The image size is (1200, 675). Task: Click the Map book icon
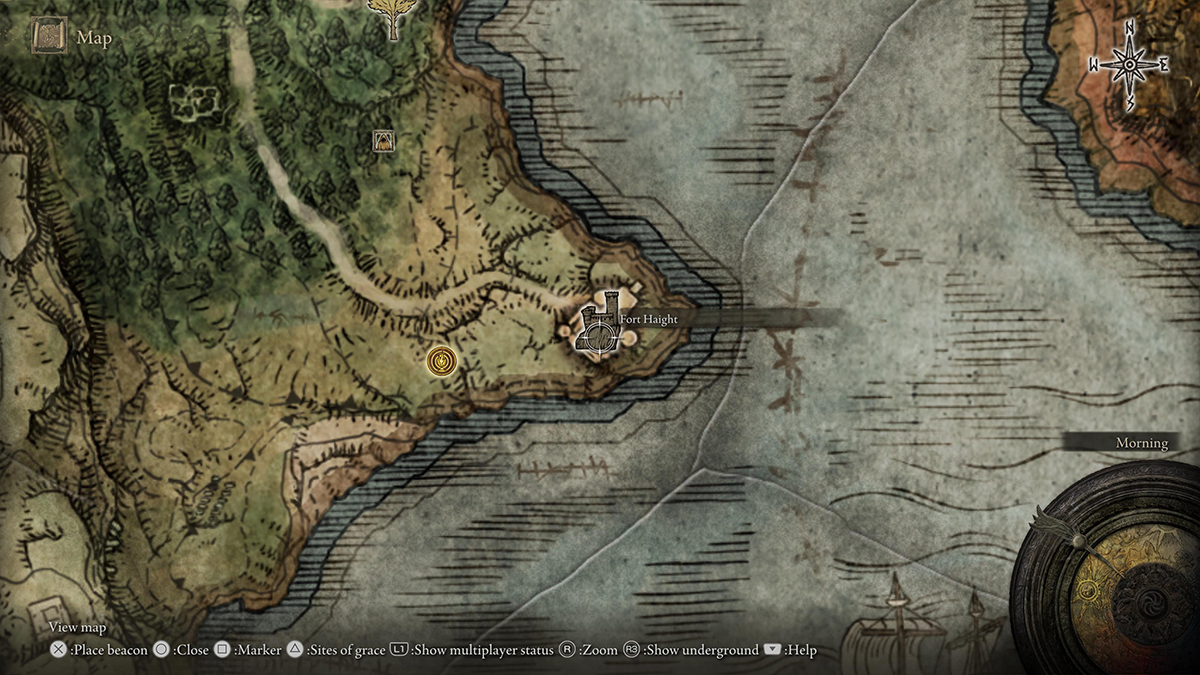click(x=48, y=38)
